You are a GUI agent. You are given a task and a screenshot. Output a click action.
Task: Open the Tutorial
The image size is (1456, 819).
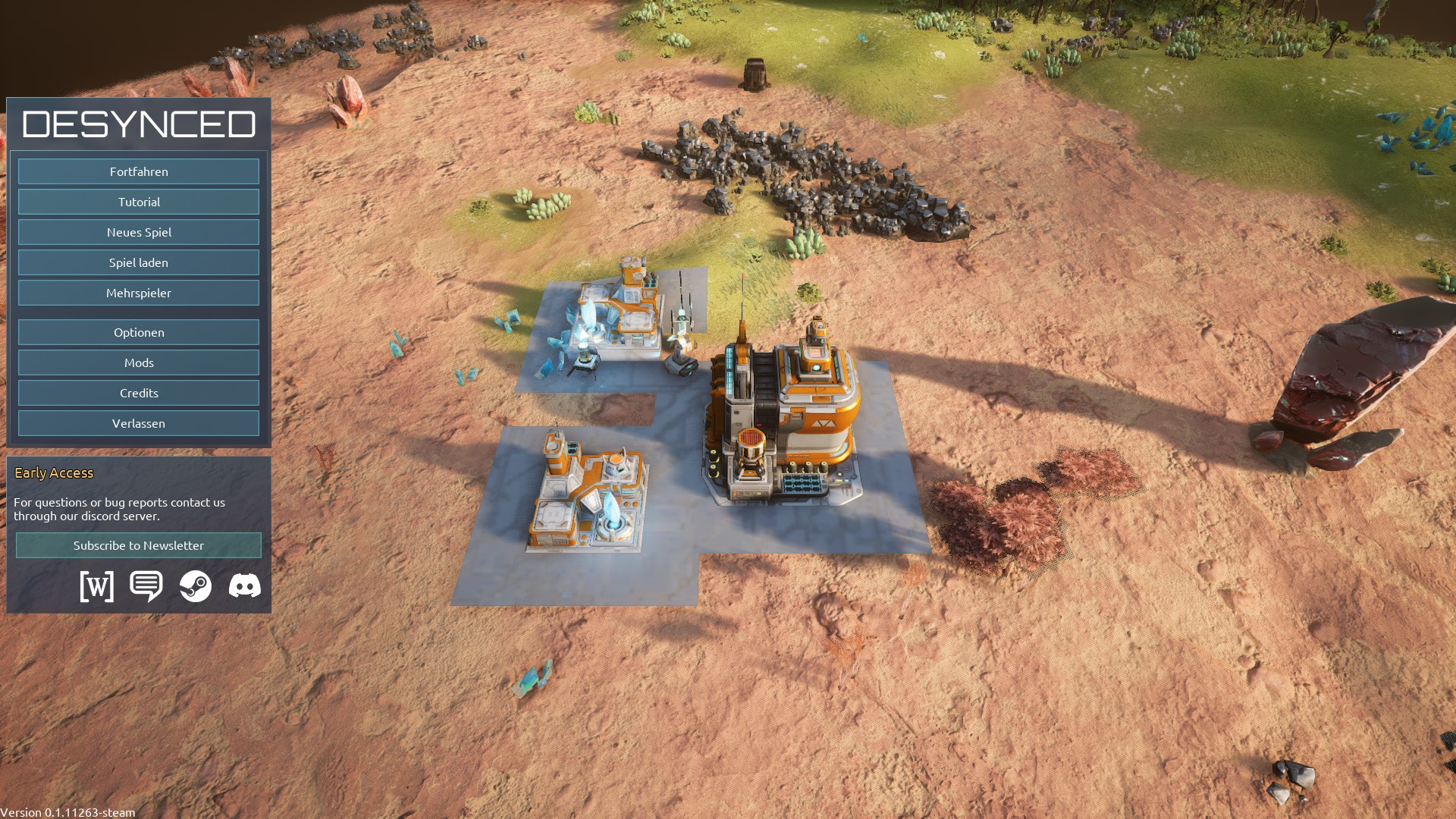pyautogui.click(x=139, y=202)
